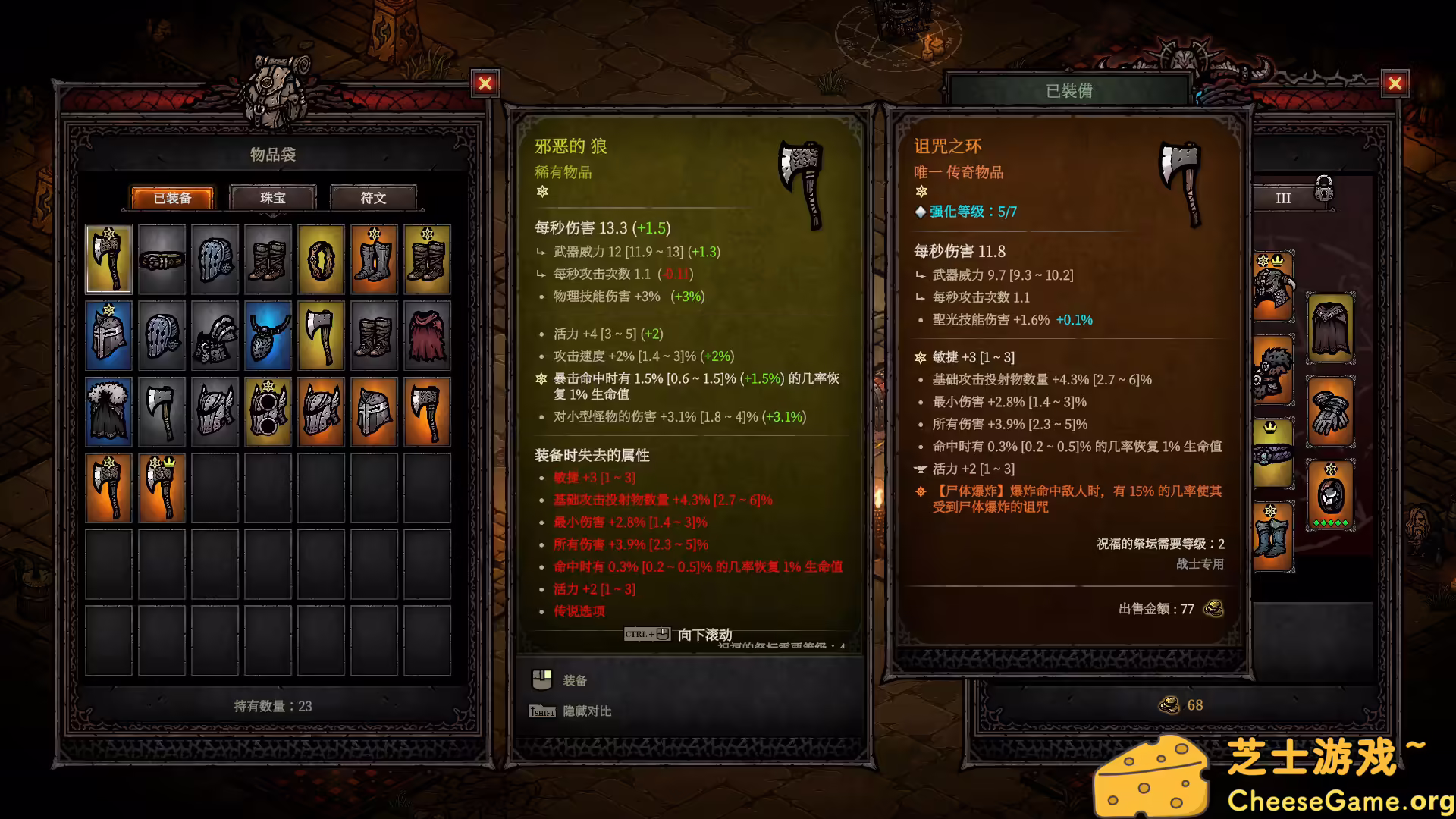Open the 符文 tab

[x=373, y=198]
